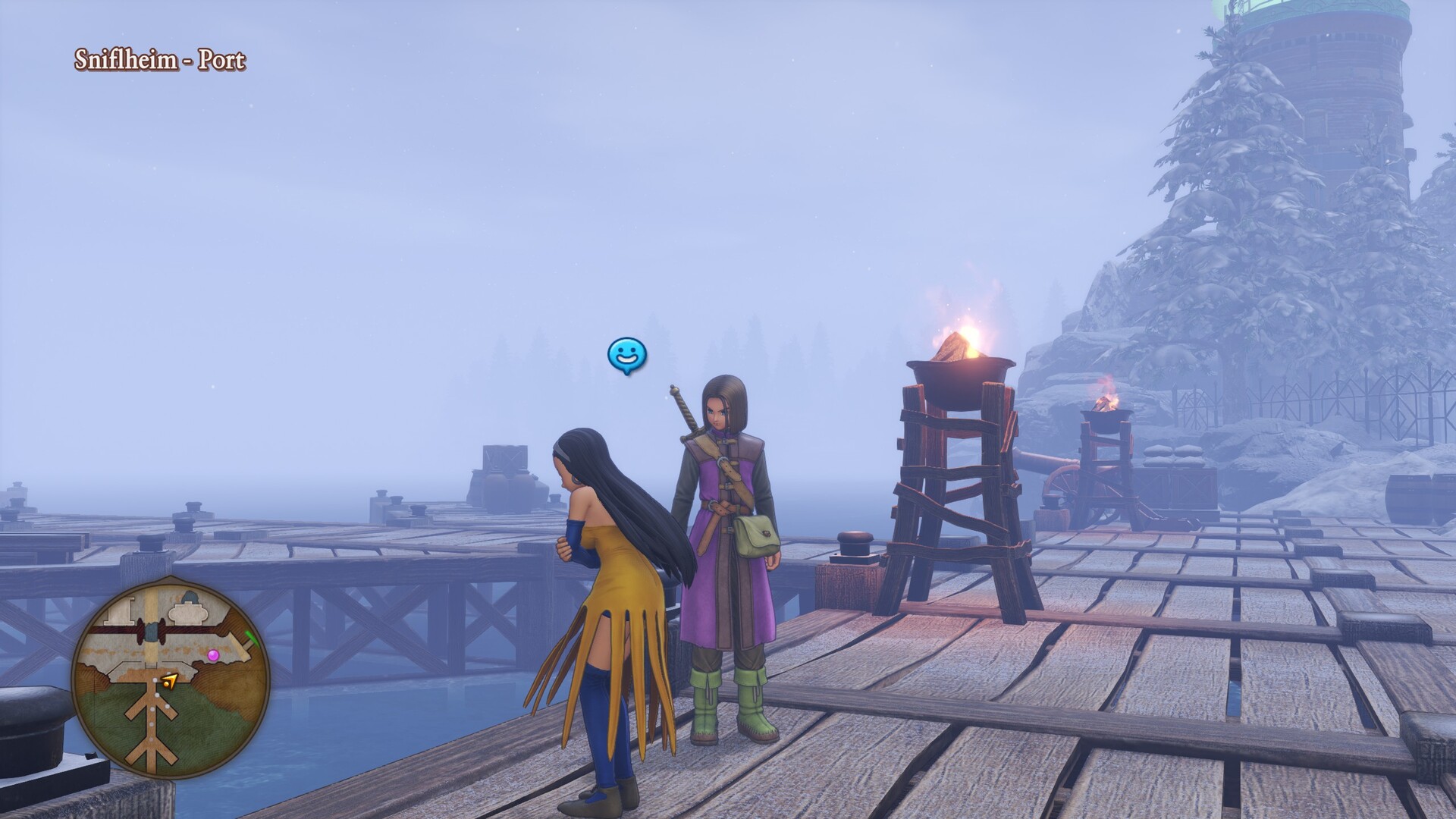1456x819 pixels.
Task: Click the blue smiley speech bubble icon
Action: click(627, 355)
